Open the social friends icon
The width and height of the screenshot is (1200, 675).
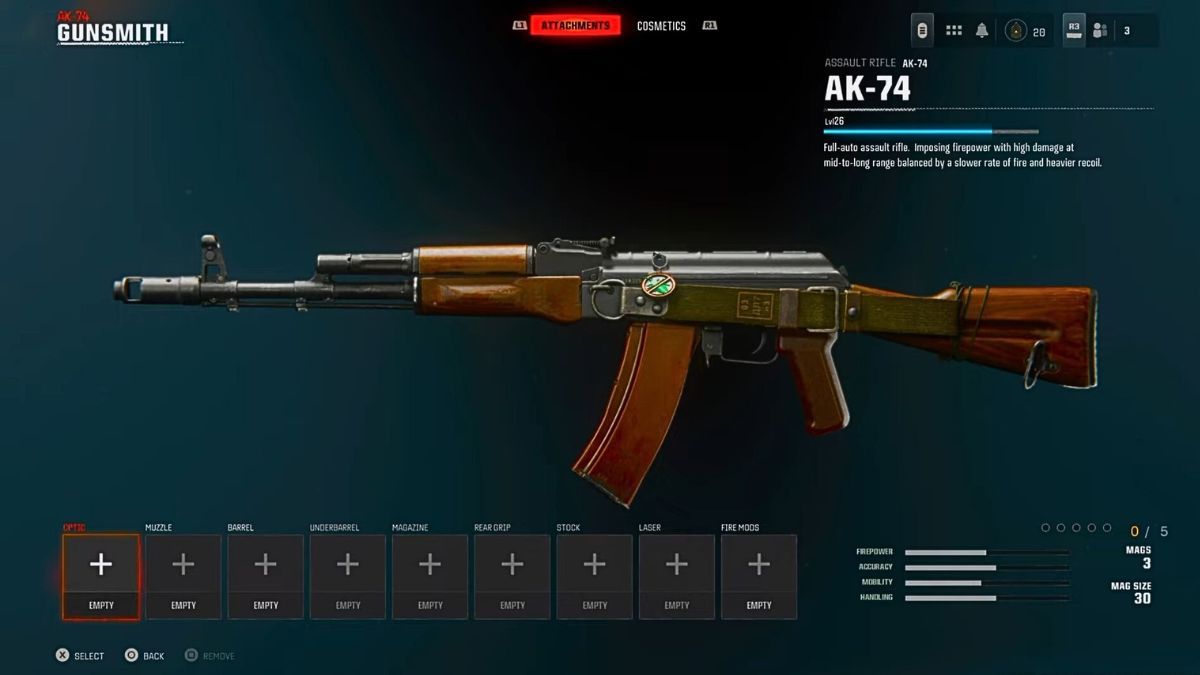(x=1100, y=31)
